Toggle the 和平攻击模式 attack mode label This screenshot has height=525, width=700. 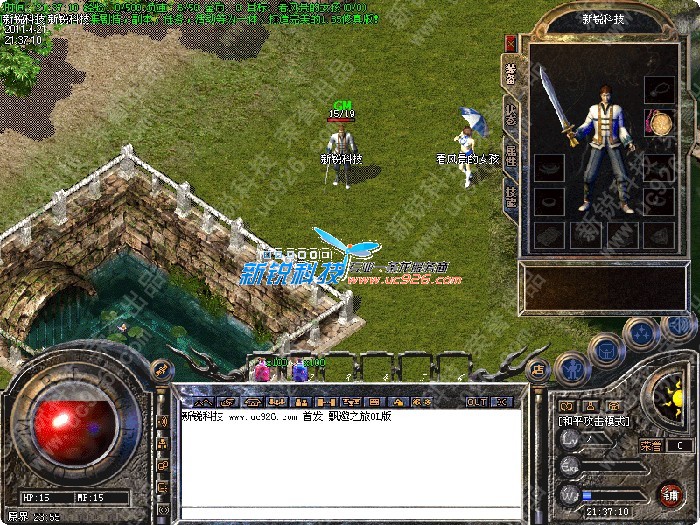point(593,422)
